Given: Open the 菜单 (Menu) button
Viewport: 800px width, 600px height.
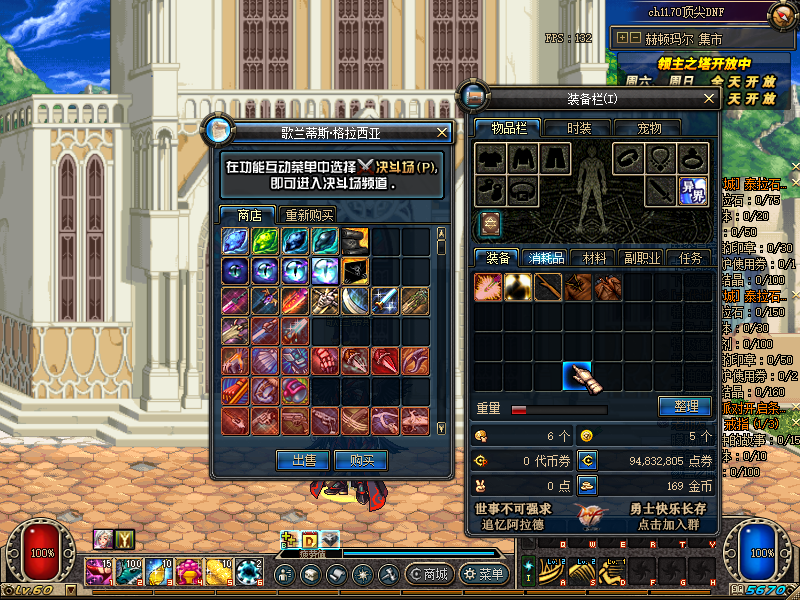Looking at the screenshot, I should pos(483,574).
